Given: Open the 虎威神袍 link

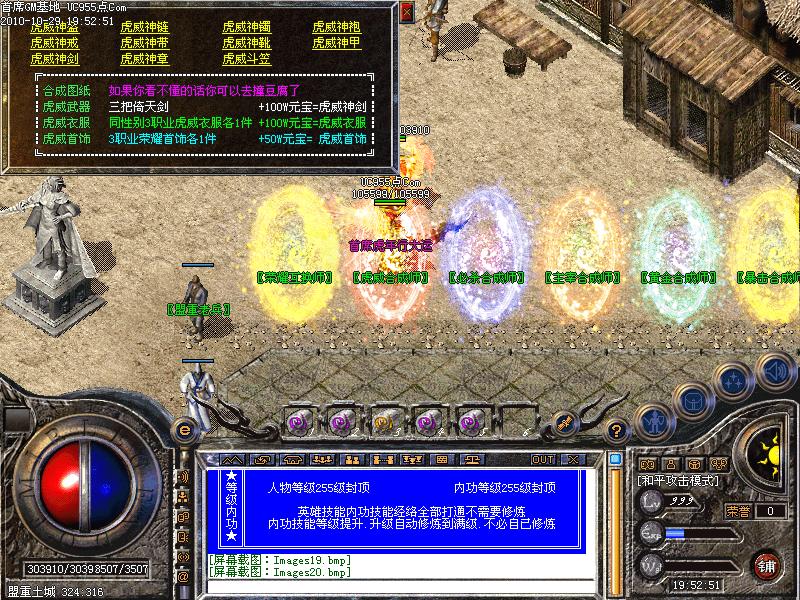Looking at the screenshot, I should pyautogui.click(x=337, y=27).
